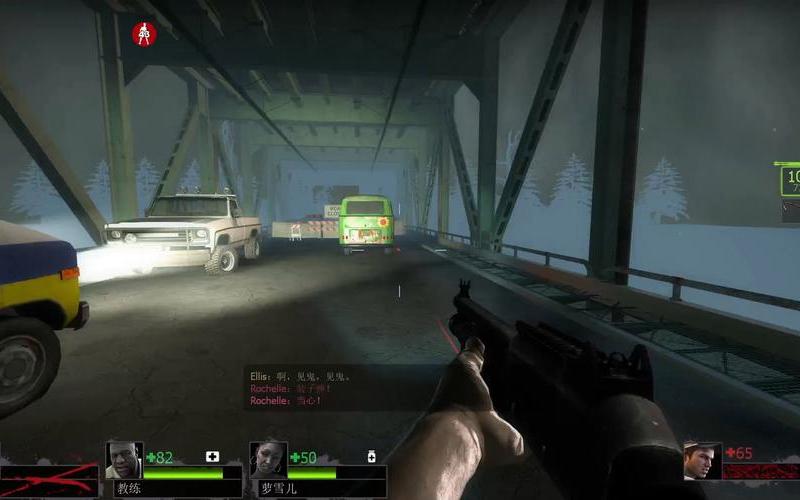Select Coach's teammate portrait

[x=124, y=460]
